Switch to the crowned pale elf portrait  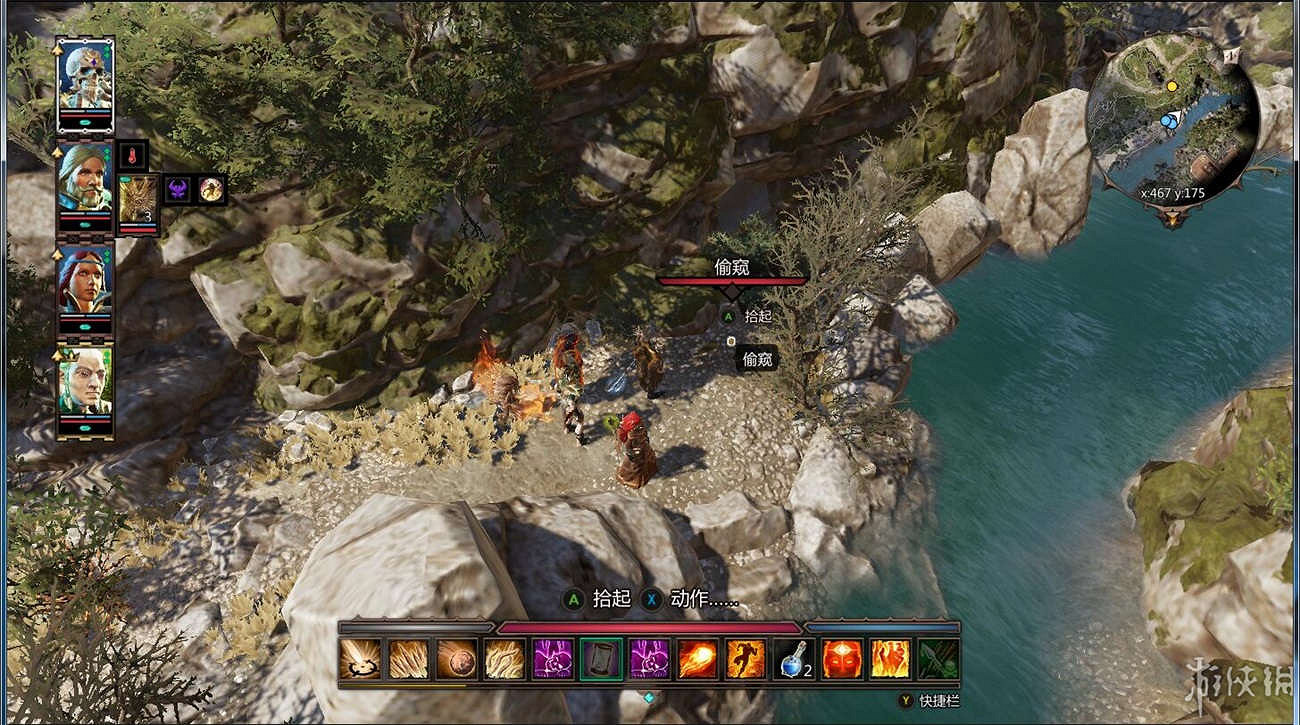85,382
